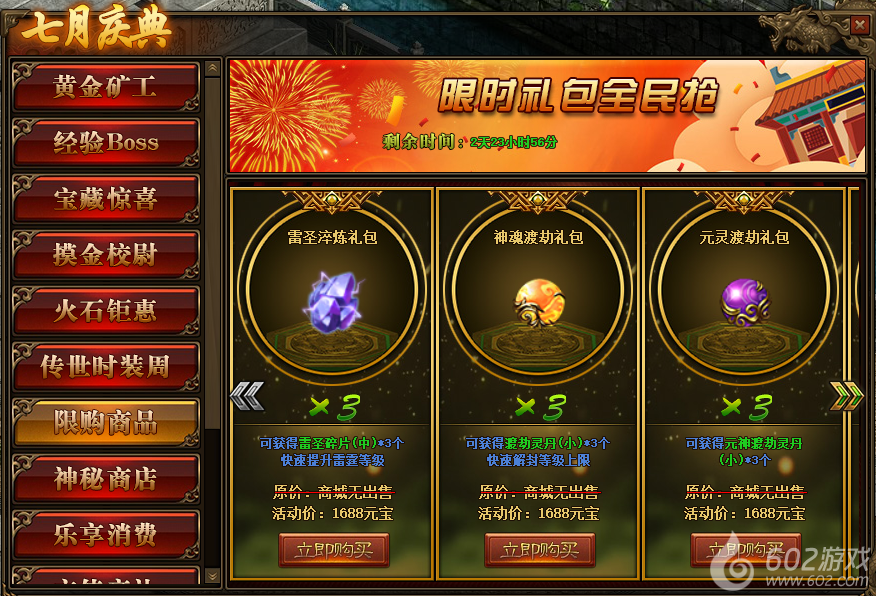Switch to 传世时装周 tab

[x=105, y=367]
